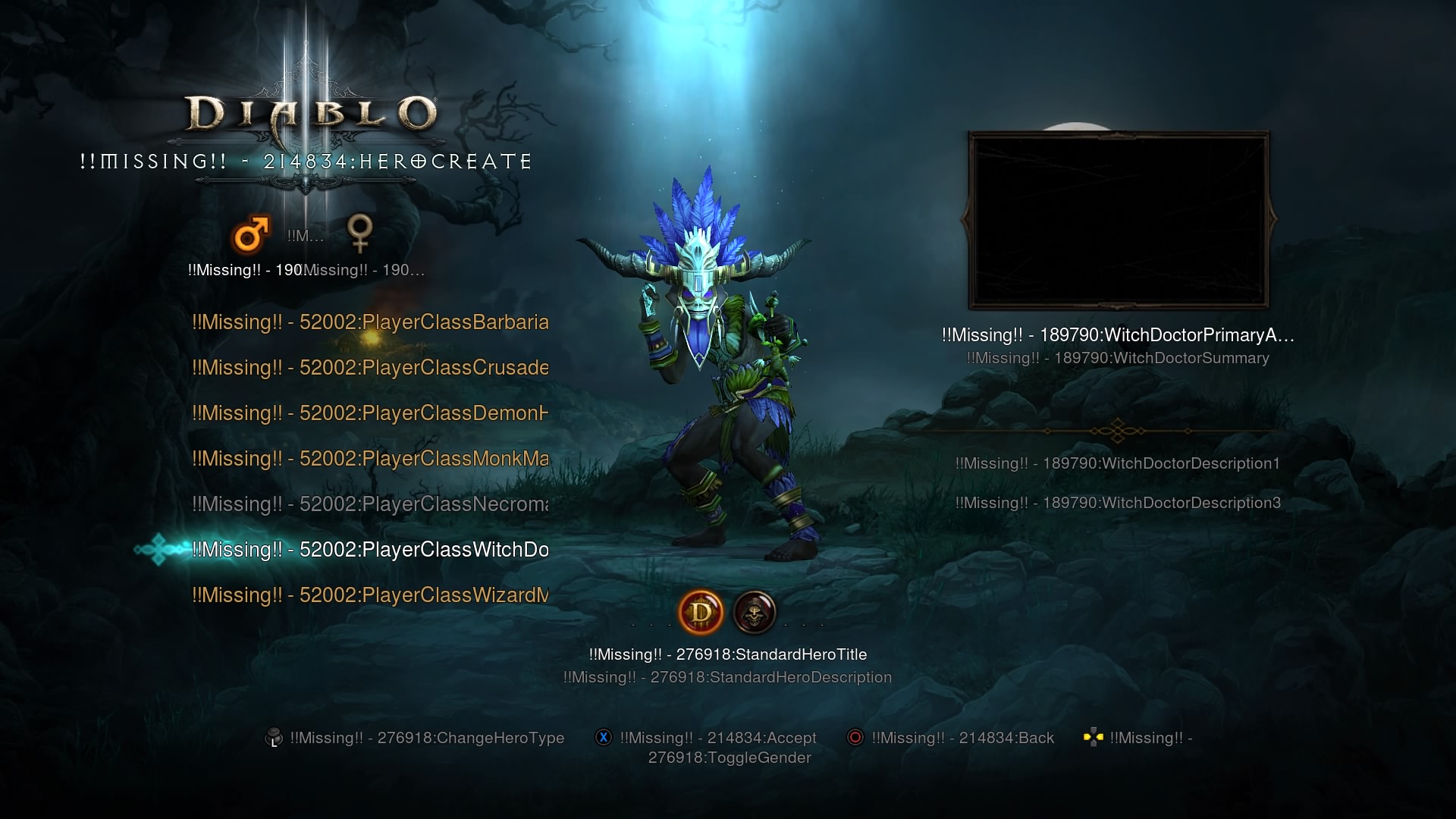
Task: Switch to the hardcore skull hero icon
Action: pos(755,613)
